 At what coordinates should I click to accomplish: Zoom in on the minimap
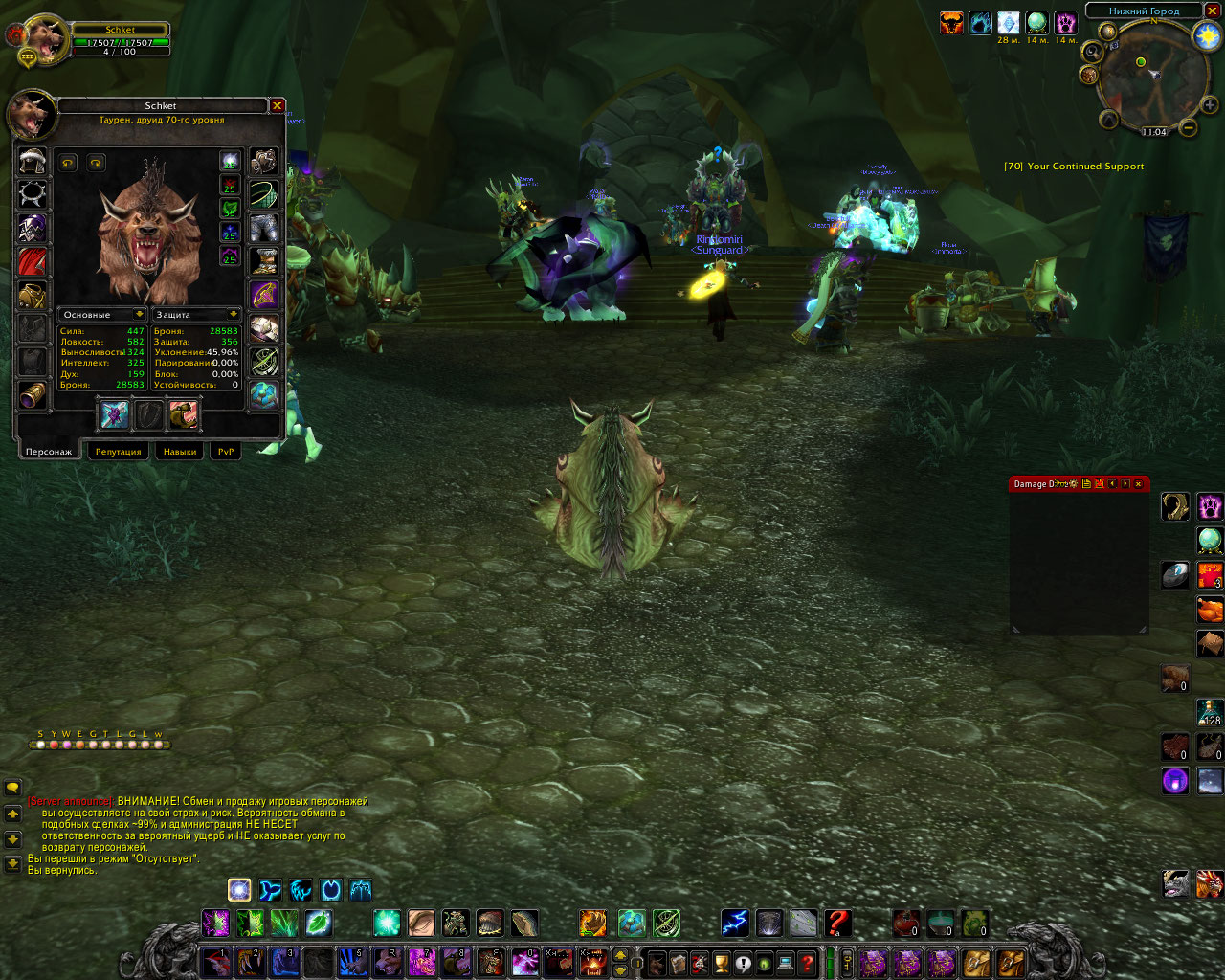1210,105
